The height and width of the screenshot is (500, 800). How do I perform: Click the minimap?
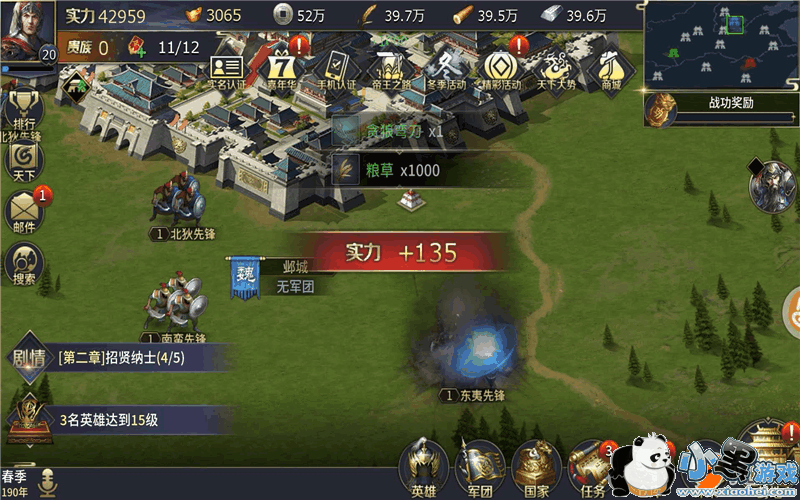[x=720, y=44]
